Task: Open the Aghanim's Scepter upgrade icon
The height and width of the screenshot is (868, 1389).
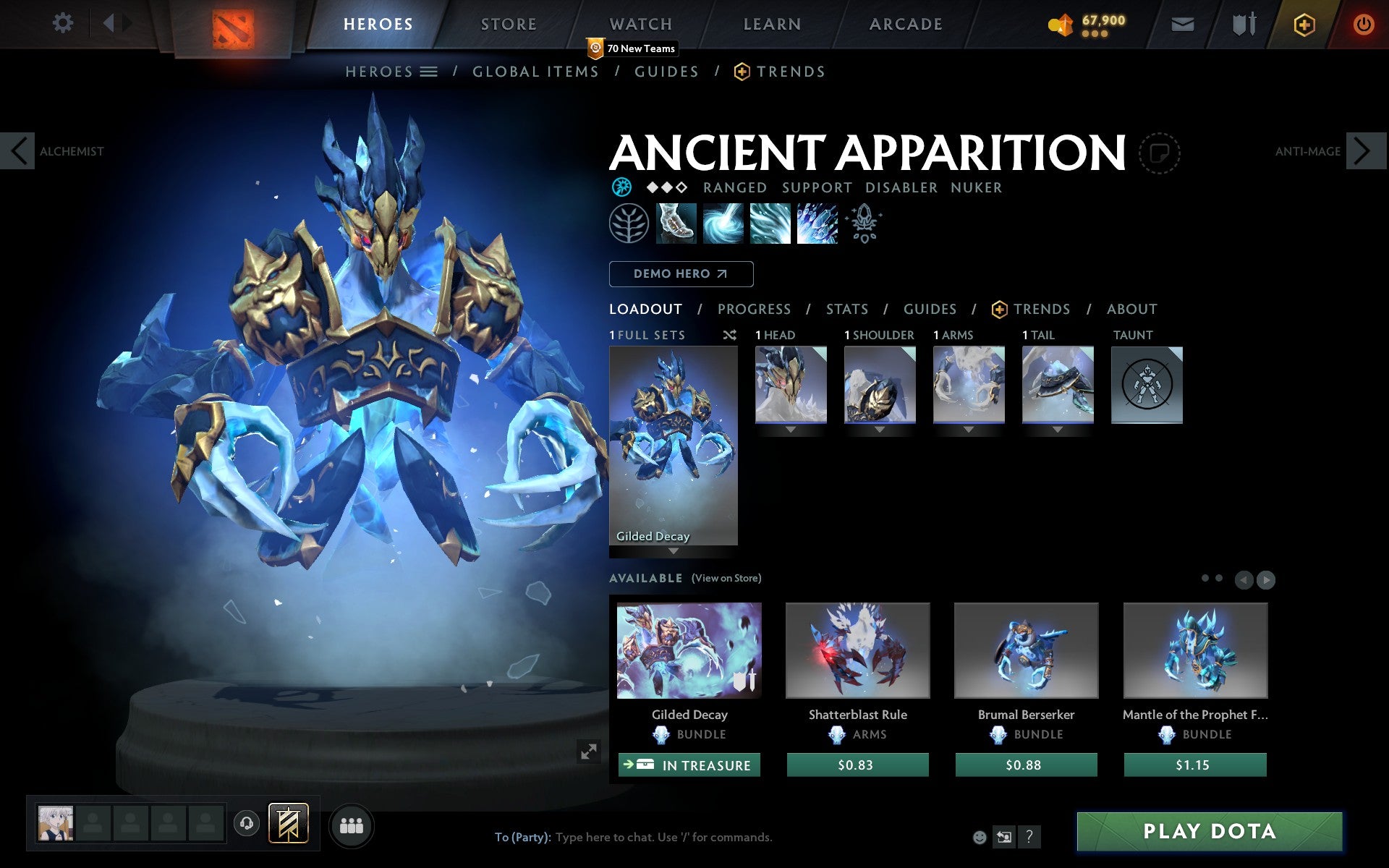Action: tap(864, 223)
